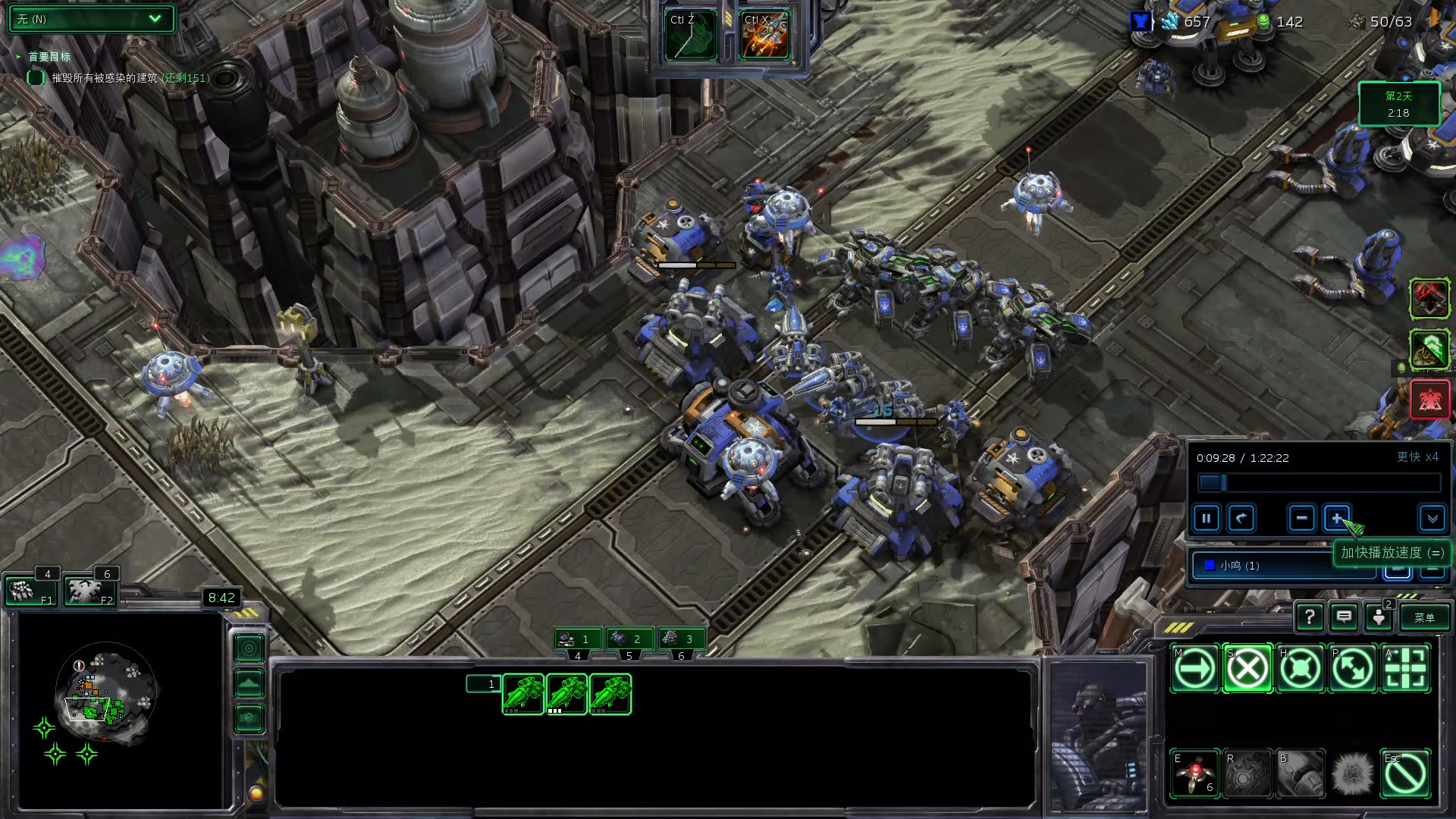Viewport: 1456px width, 819px height.
Task: Use the red drone ability (E)
Action: 1194,773
